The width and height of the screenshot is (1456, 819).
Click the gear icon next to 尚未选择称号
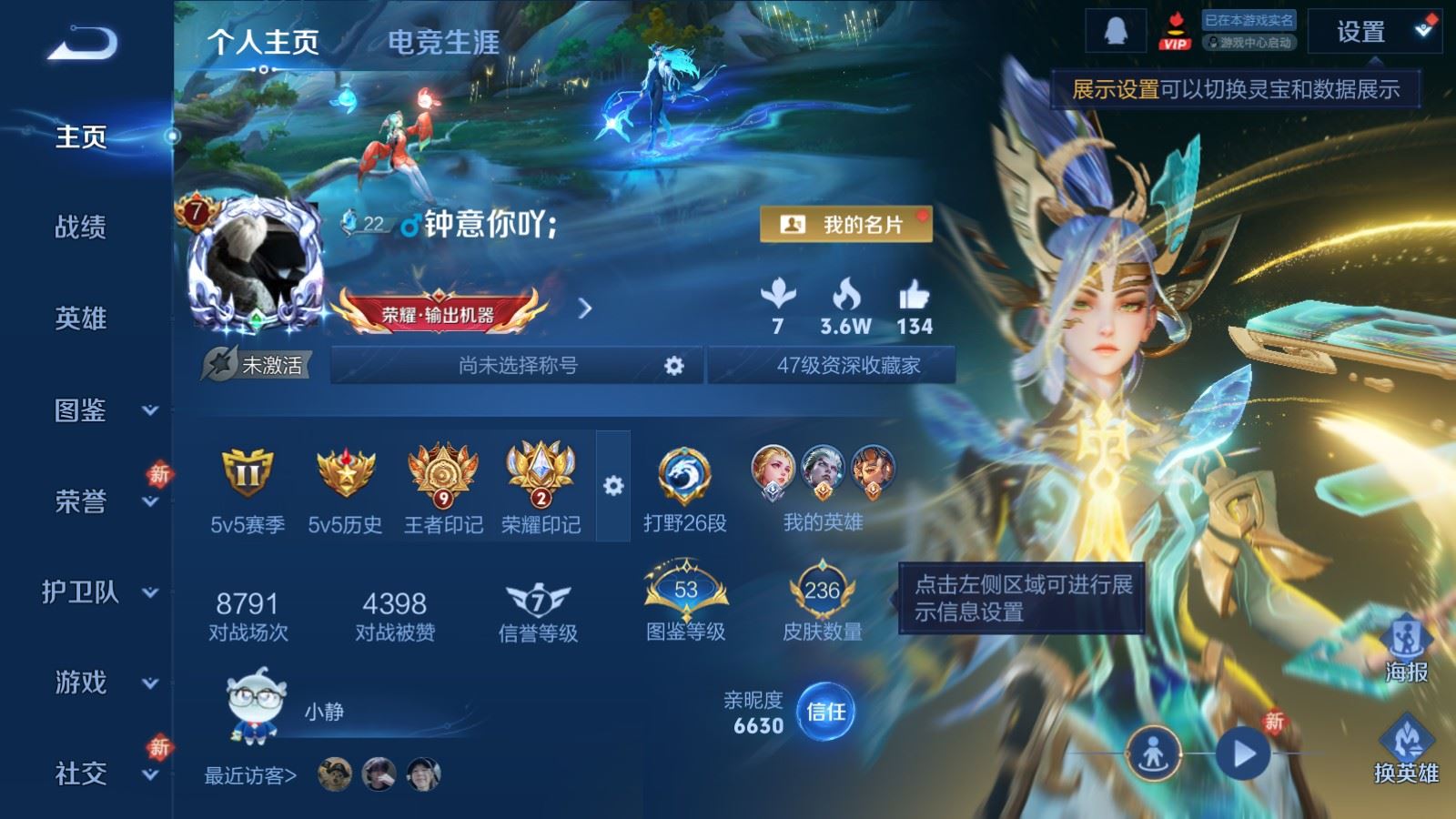click(x=674, y=364)
